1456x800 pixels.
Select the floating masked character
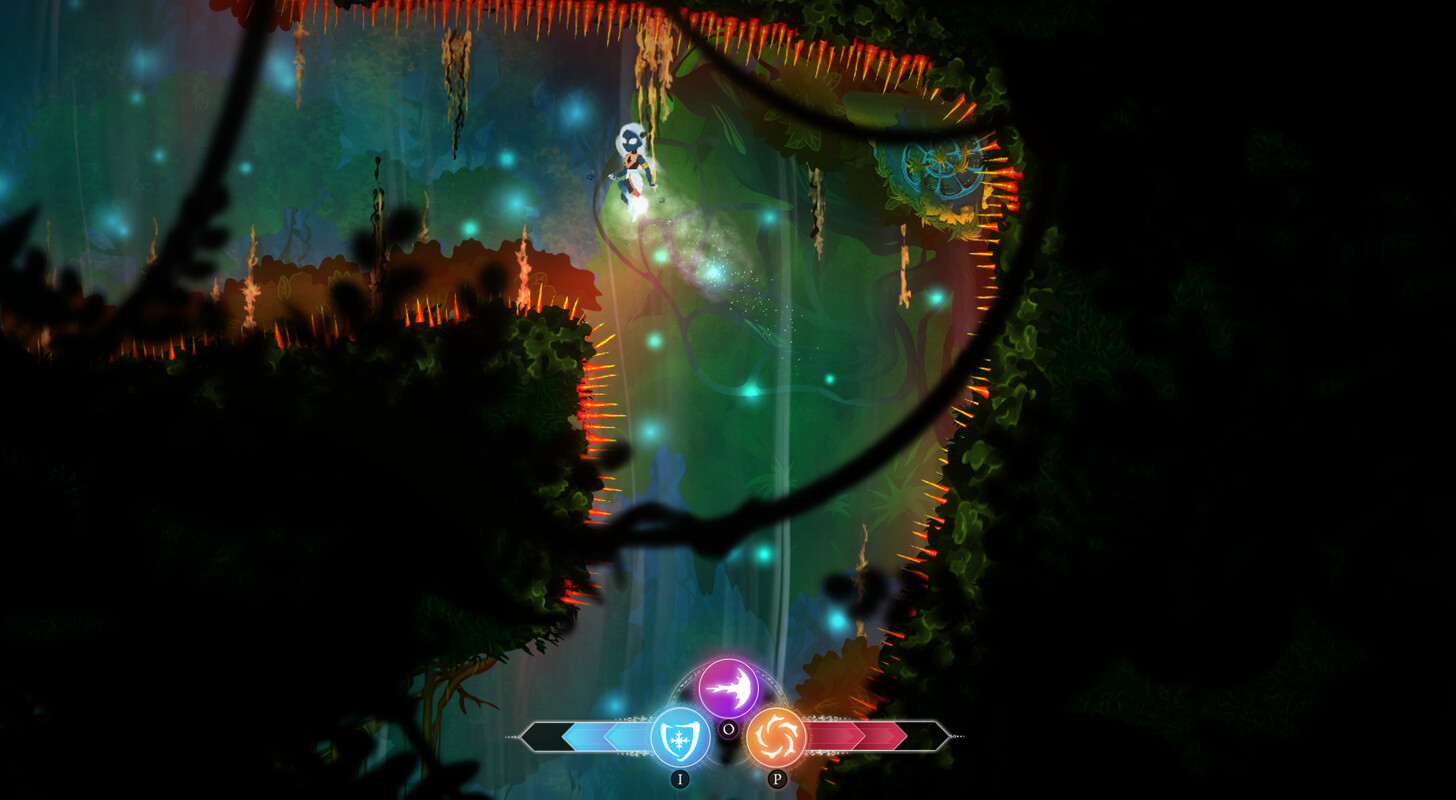point(630,165)
